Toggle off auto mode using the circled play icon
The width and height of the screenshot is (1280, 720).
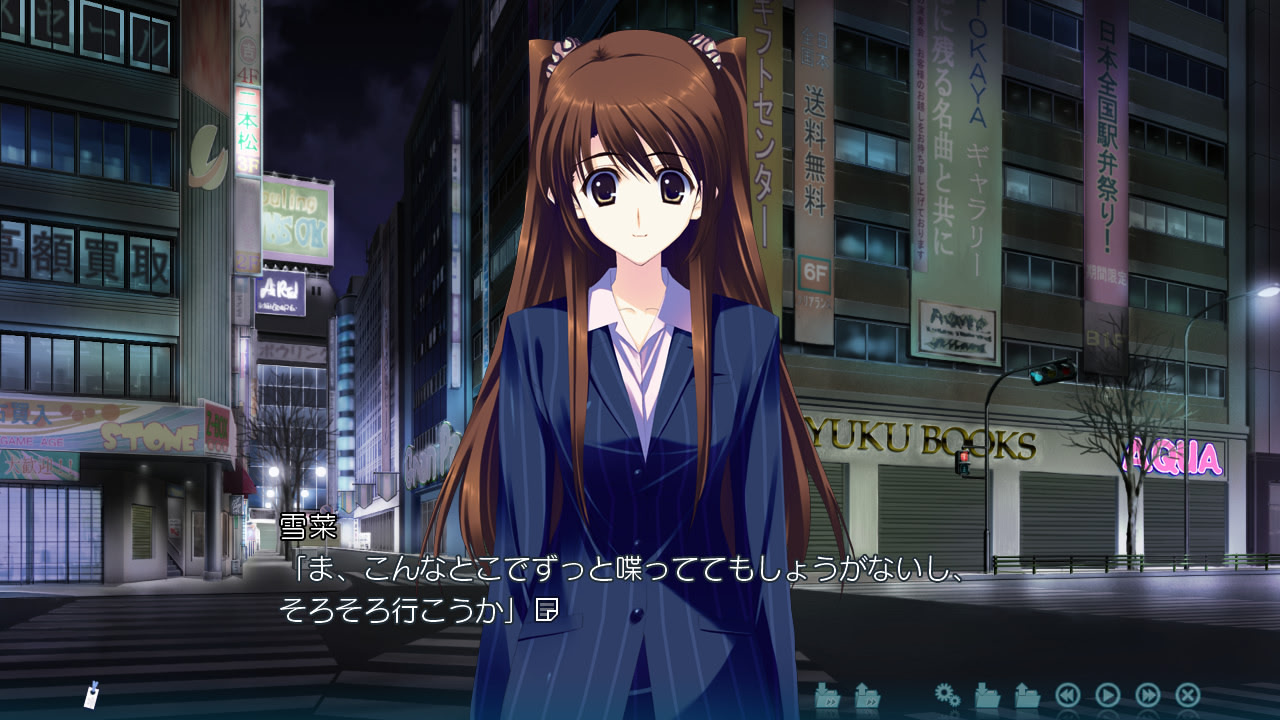pos(1108,694)
